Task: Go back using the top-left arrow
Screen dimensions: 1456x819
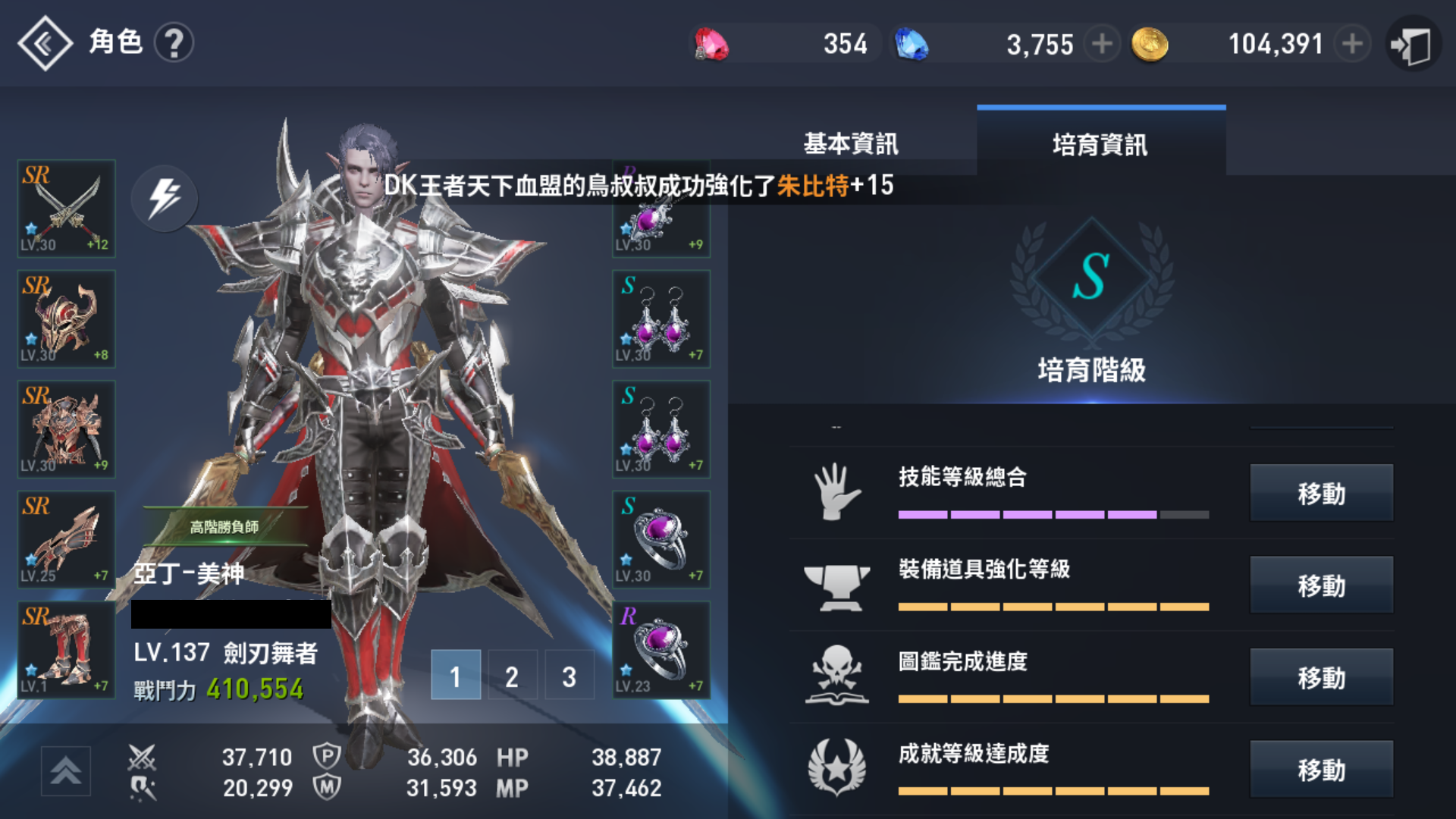Action: tap(45, 43)
